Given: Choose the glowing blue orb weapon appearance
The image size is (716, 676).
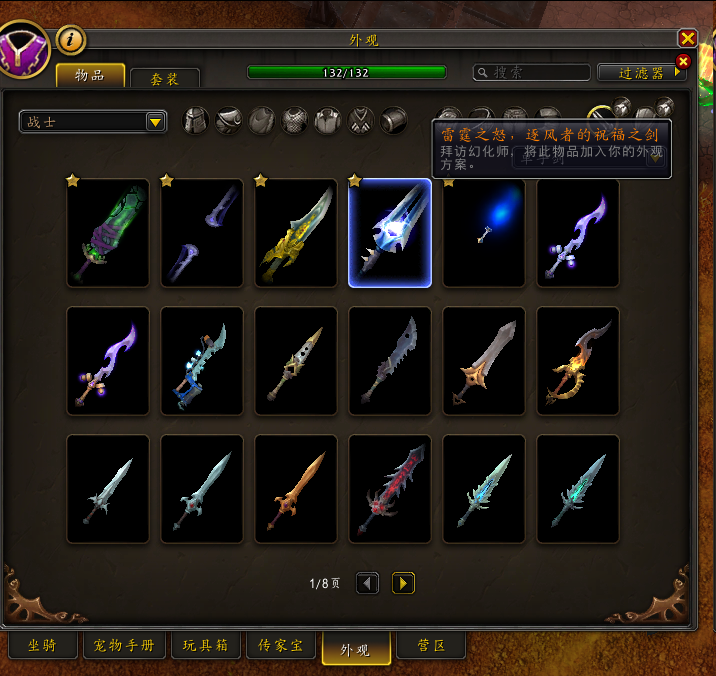Looking at the screenshot, I should point(484,233).
